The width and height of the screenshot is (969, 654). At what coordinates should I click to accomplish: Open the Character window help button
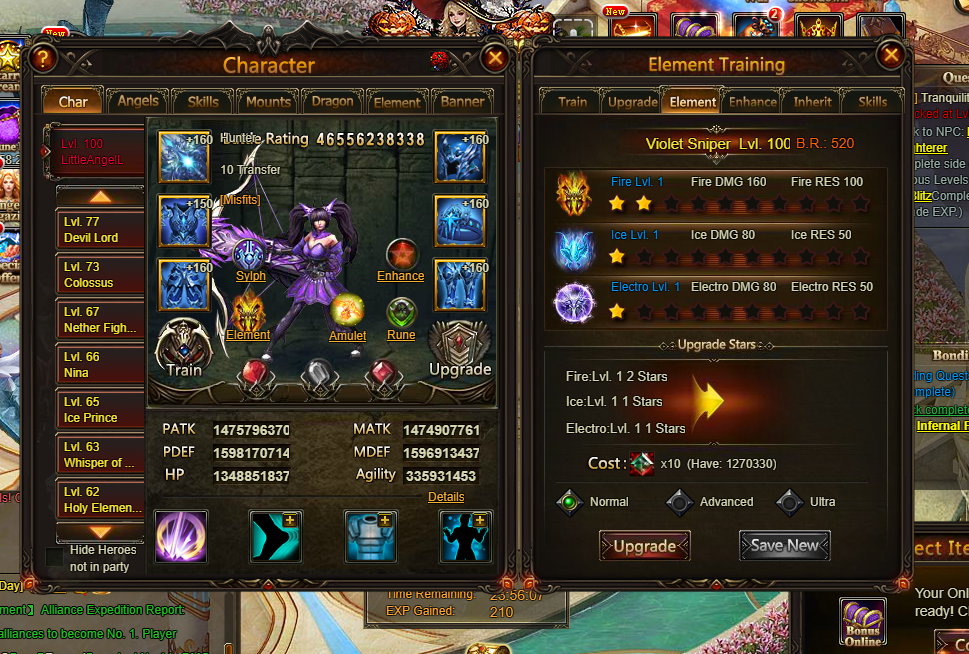[x=42, y=59]
